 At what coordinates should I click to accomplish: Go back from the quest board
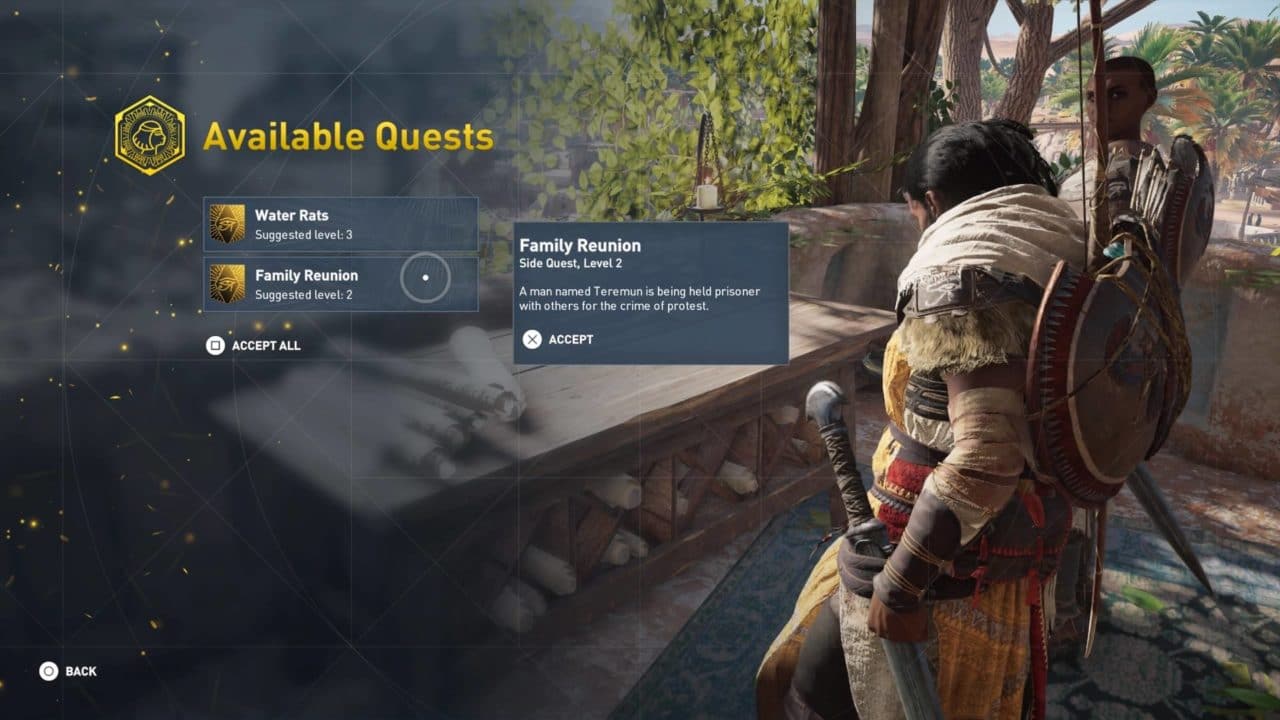(68, 671)
